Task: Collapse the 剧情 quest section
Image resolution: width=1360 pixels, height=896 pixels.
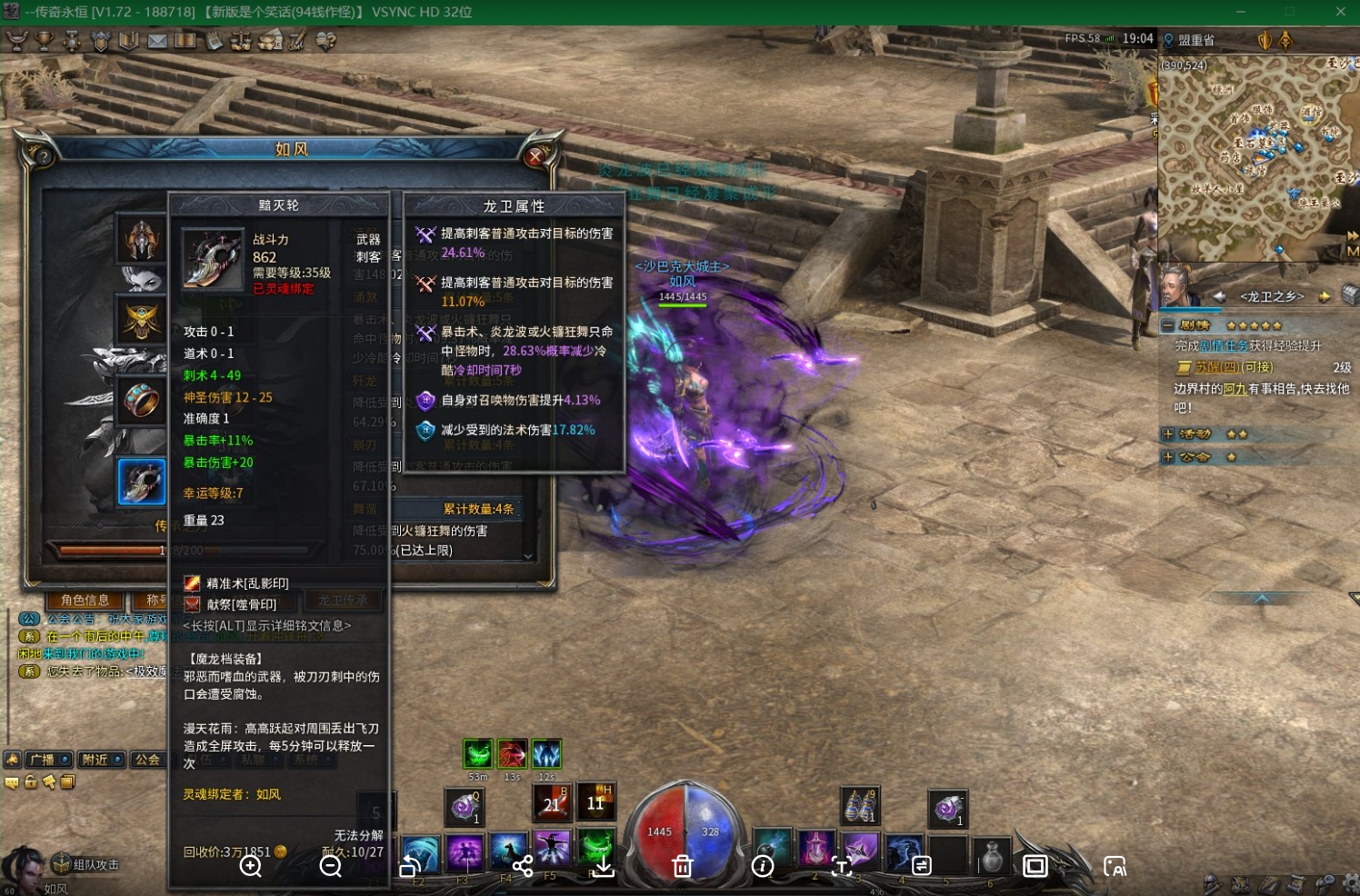Action: 1168,325
